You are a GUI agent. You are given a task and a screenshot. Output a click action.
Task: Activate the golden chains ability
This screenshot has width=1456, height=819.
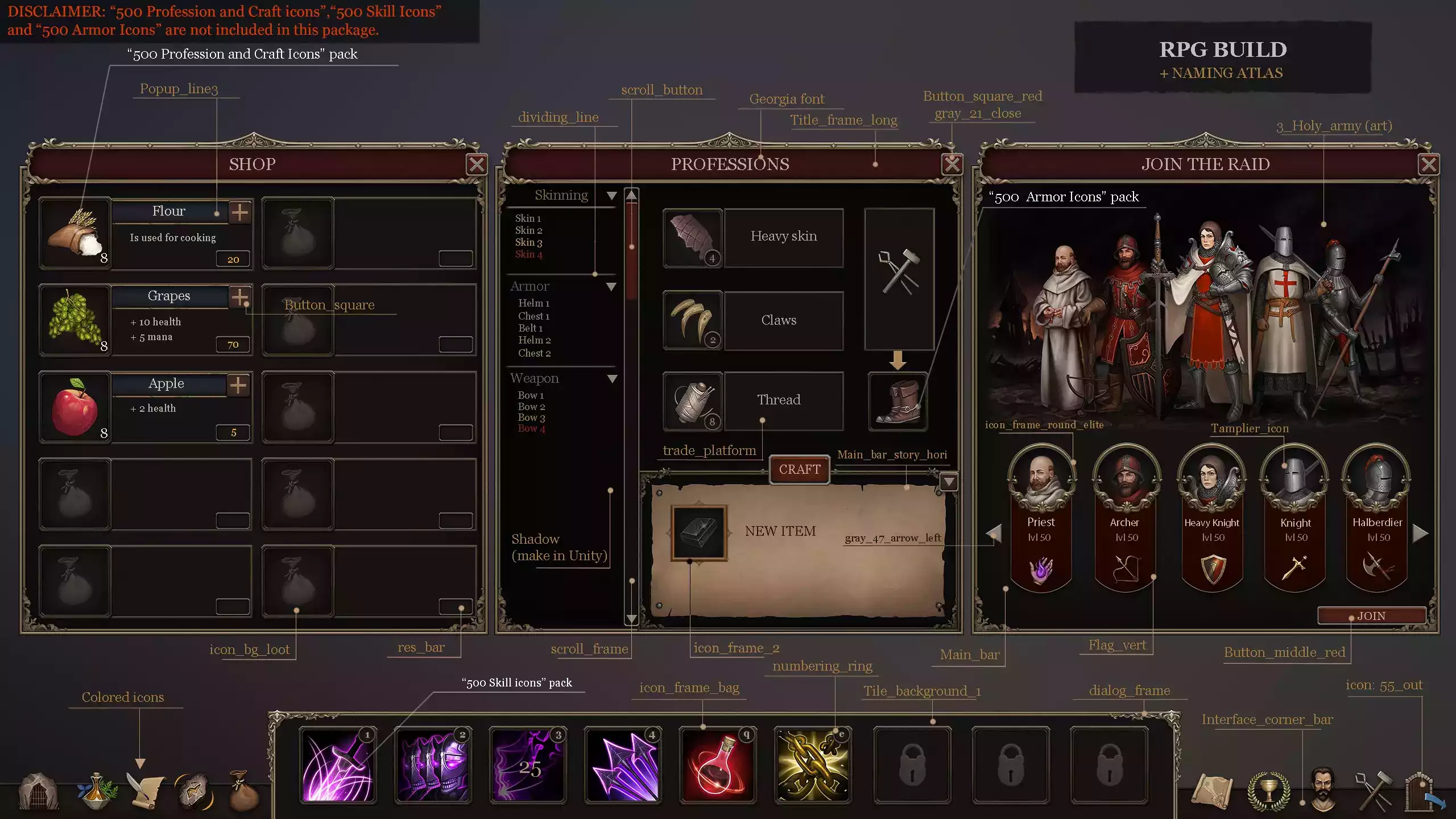813,766
